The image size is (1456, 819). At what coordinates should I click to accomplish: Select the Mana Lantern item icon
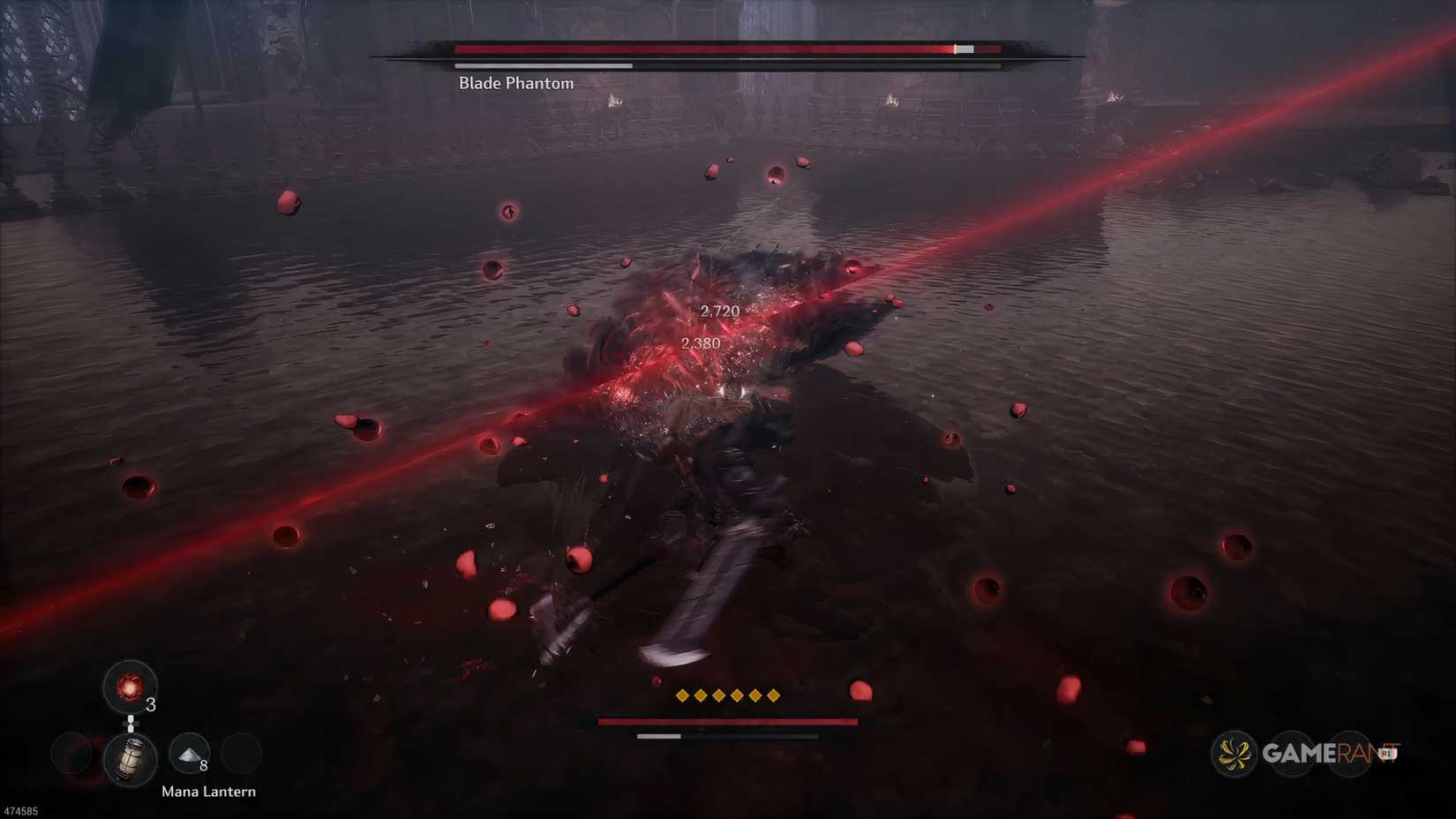130,759
